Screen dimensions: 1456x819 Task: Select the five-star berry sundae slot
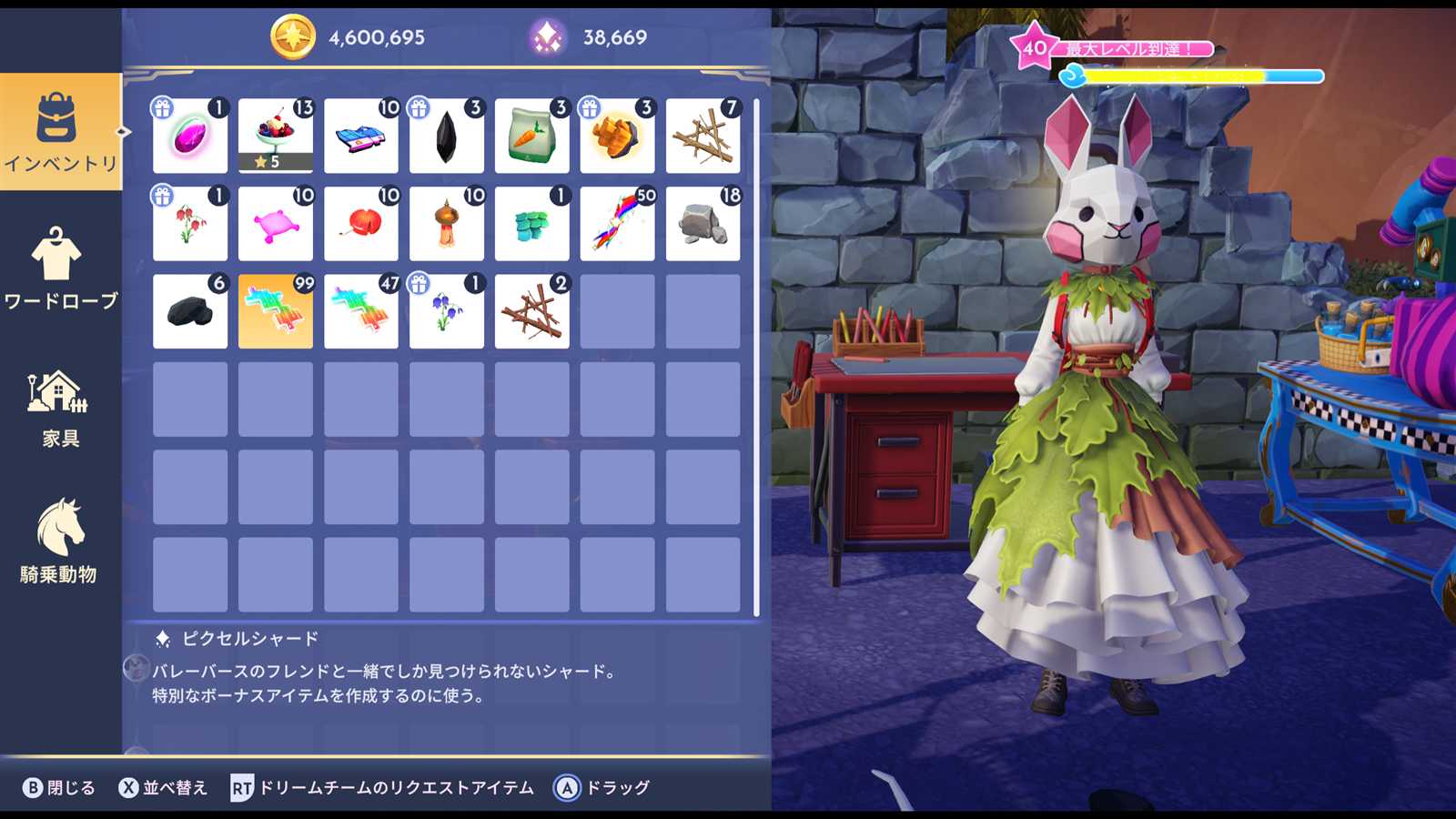(275, 136)
